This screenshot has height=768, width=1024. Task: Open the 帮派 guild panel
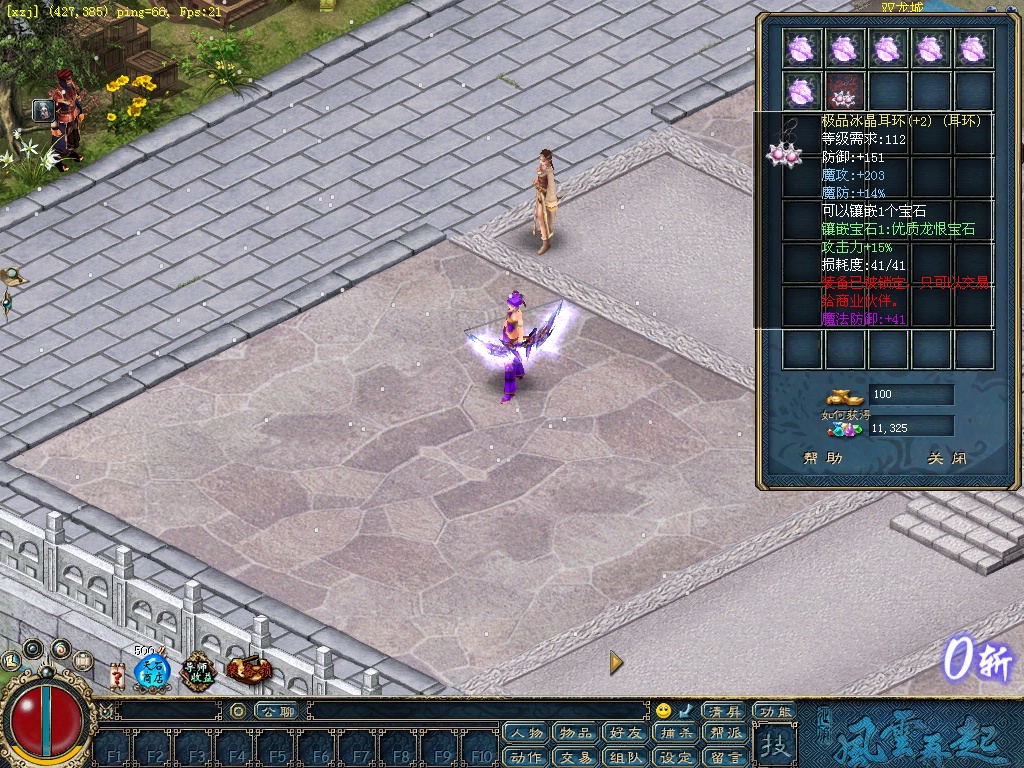(725, 734)
